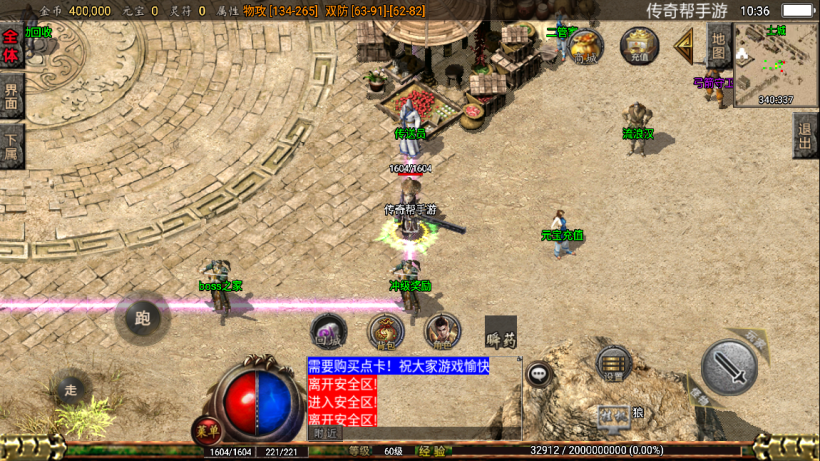
Task: Open the 菜单 menu button
Action: [x=207, y=431]
